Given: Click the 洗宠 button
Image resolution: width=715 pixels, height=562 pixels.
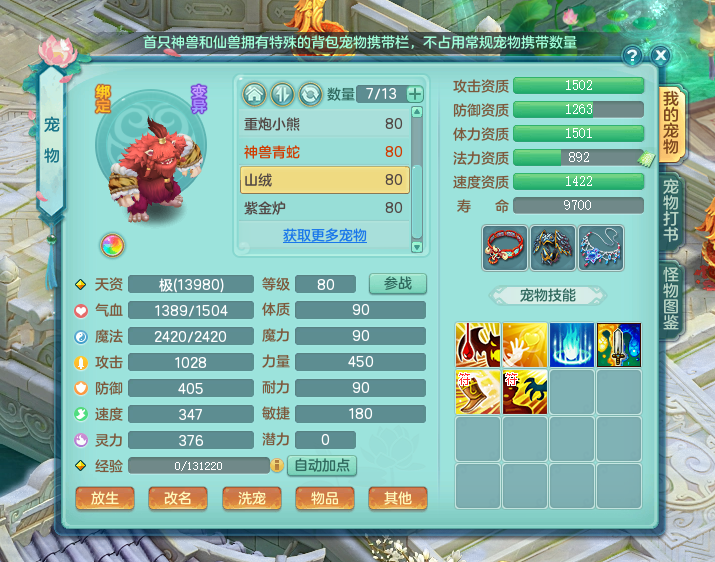Looking at the screenshot, I should [251, 498].
